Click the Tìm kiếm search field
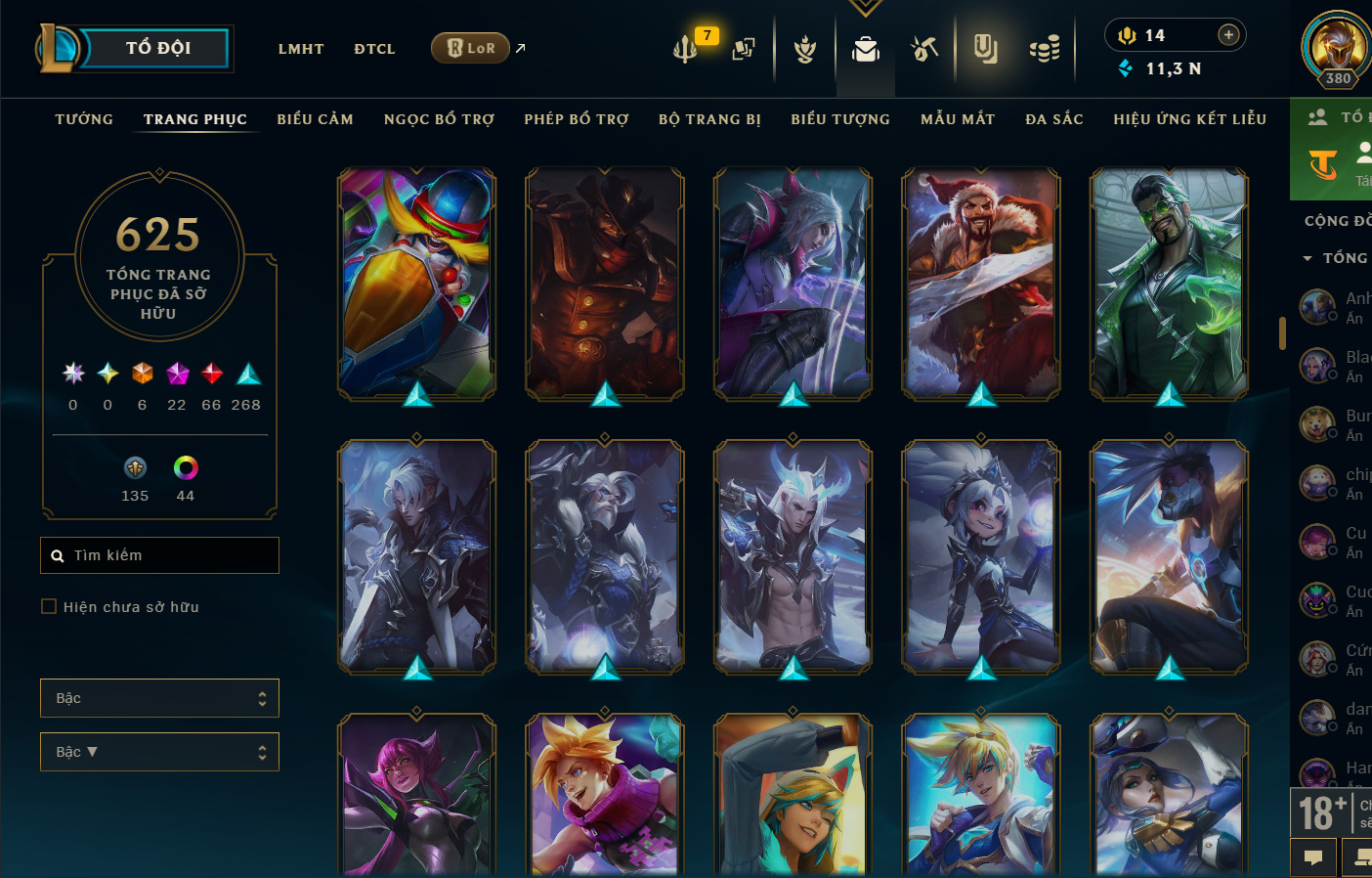Image resolution: width=1372 pixels, height=878 pixels. (166, 555)
